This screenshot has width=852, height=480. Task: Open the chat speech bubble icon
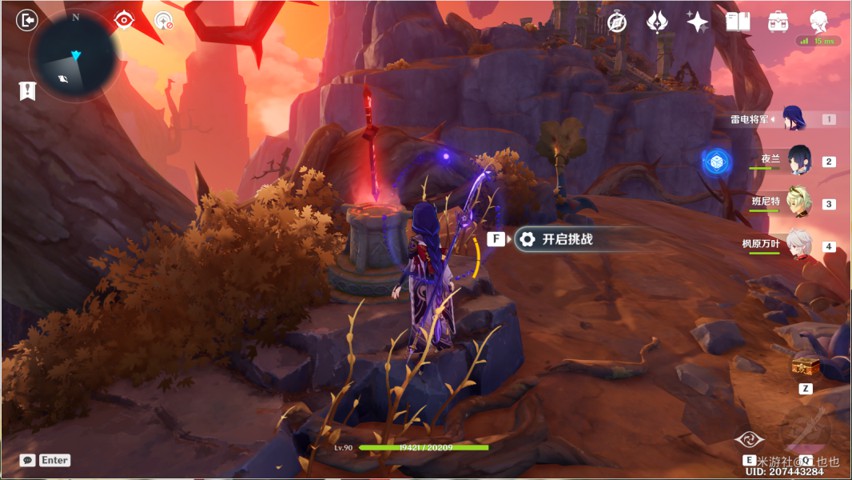(x=27, y=460)
